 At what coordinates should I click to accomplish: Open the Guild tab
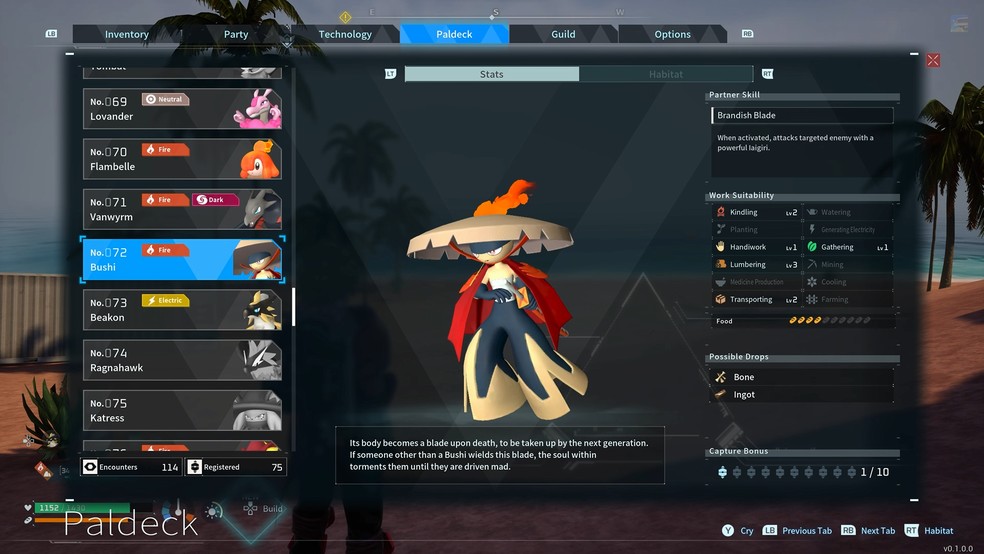563,34
